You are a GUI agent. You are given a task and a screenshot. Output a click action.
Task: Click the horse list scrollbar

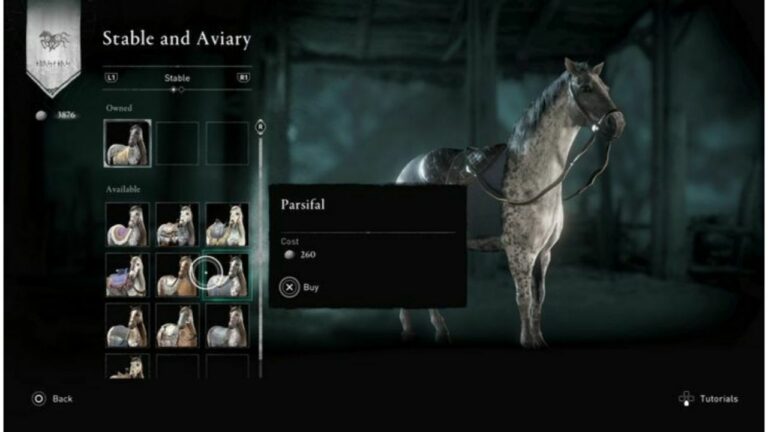[x=261, y=250]
